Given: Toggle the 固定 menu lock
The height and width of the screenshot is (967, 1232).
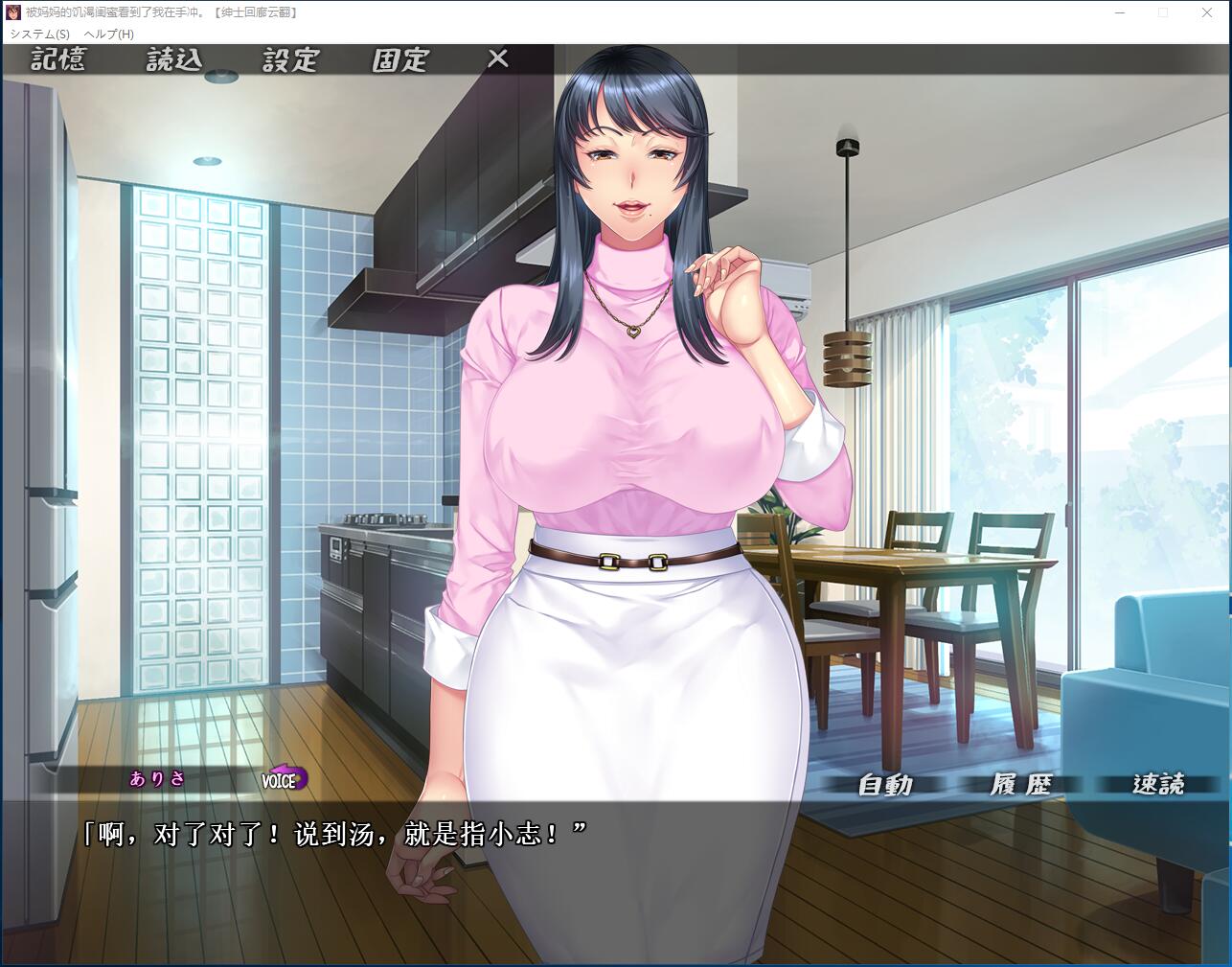Looking at the screenshot, I should point(400,60).
